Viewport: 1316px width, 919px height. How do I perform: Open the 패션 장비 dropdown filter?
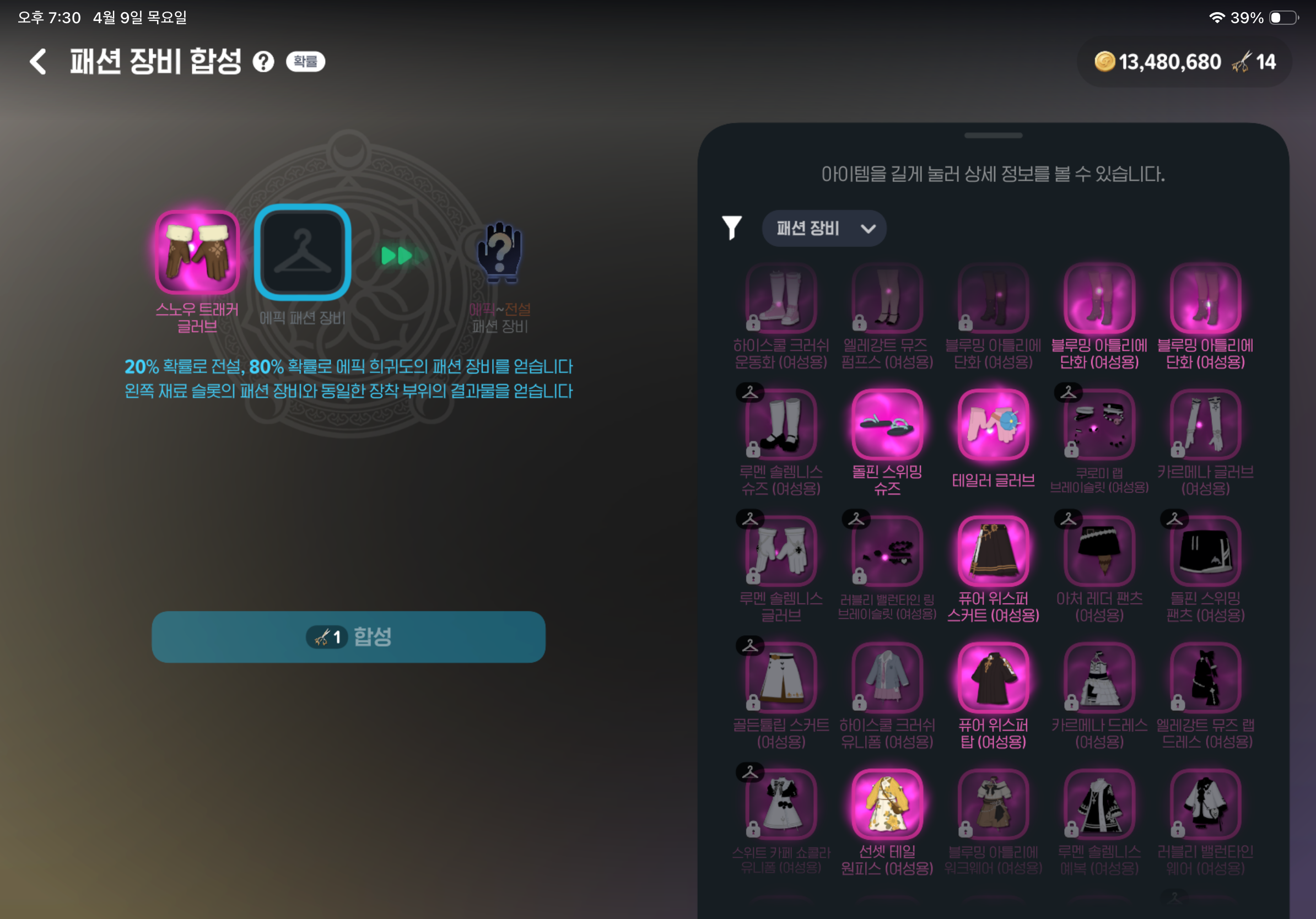(x=824, y=229)
